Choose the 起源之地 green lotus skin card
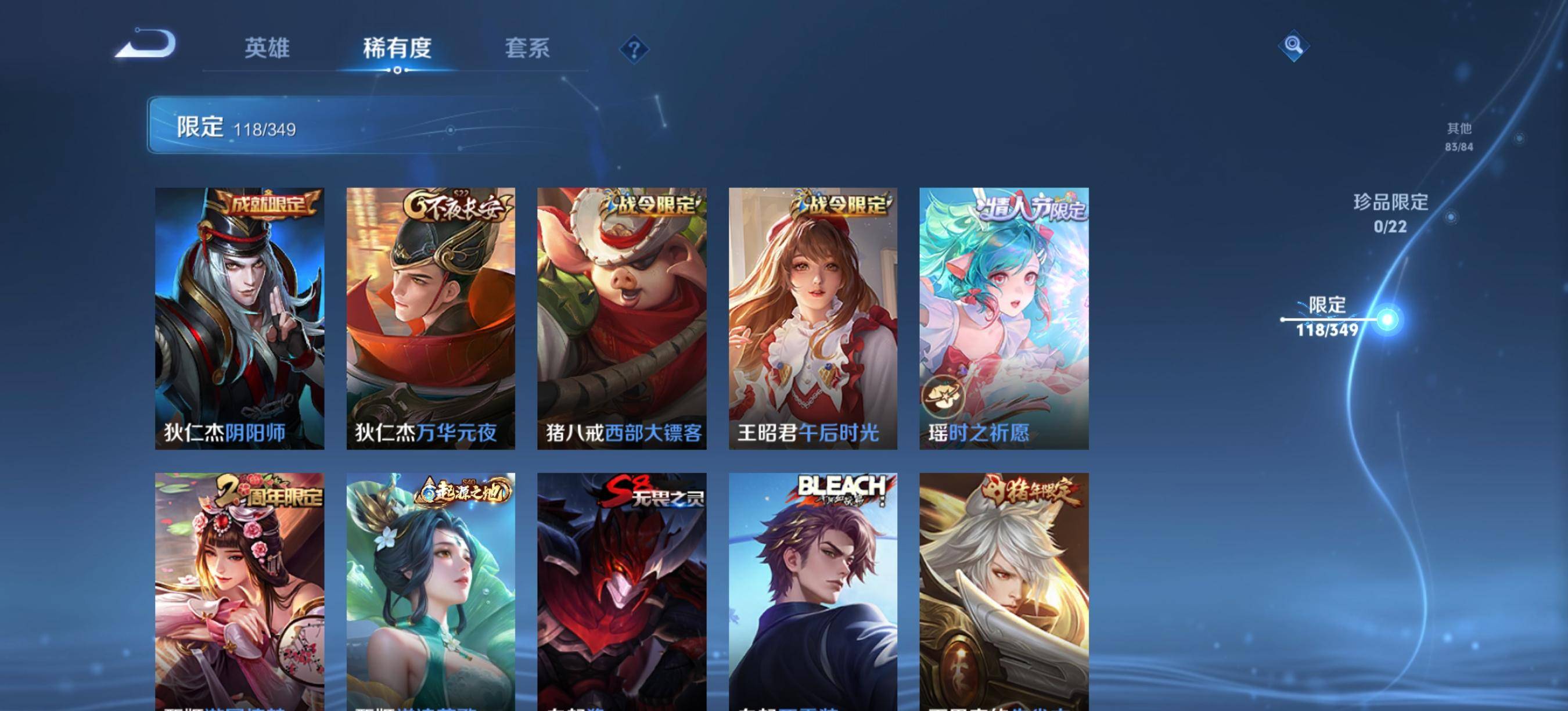Screen dimensions: 1568x711 (x=430, y=591)
